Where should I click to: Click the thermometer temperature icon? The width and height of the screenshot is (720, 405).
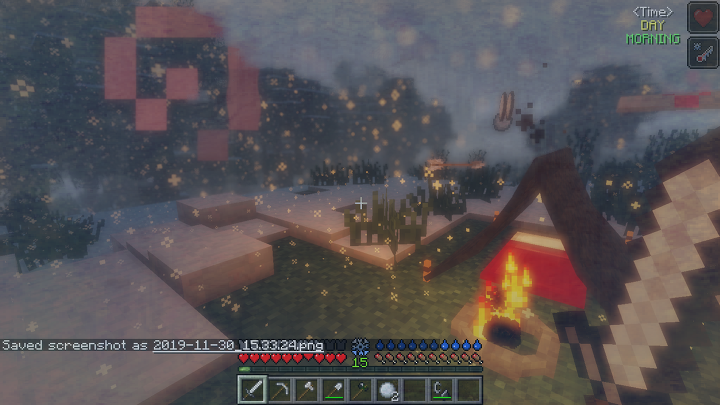click(x=702, y=51)
